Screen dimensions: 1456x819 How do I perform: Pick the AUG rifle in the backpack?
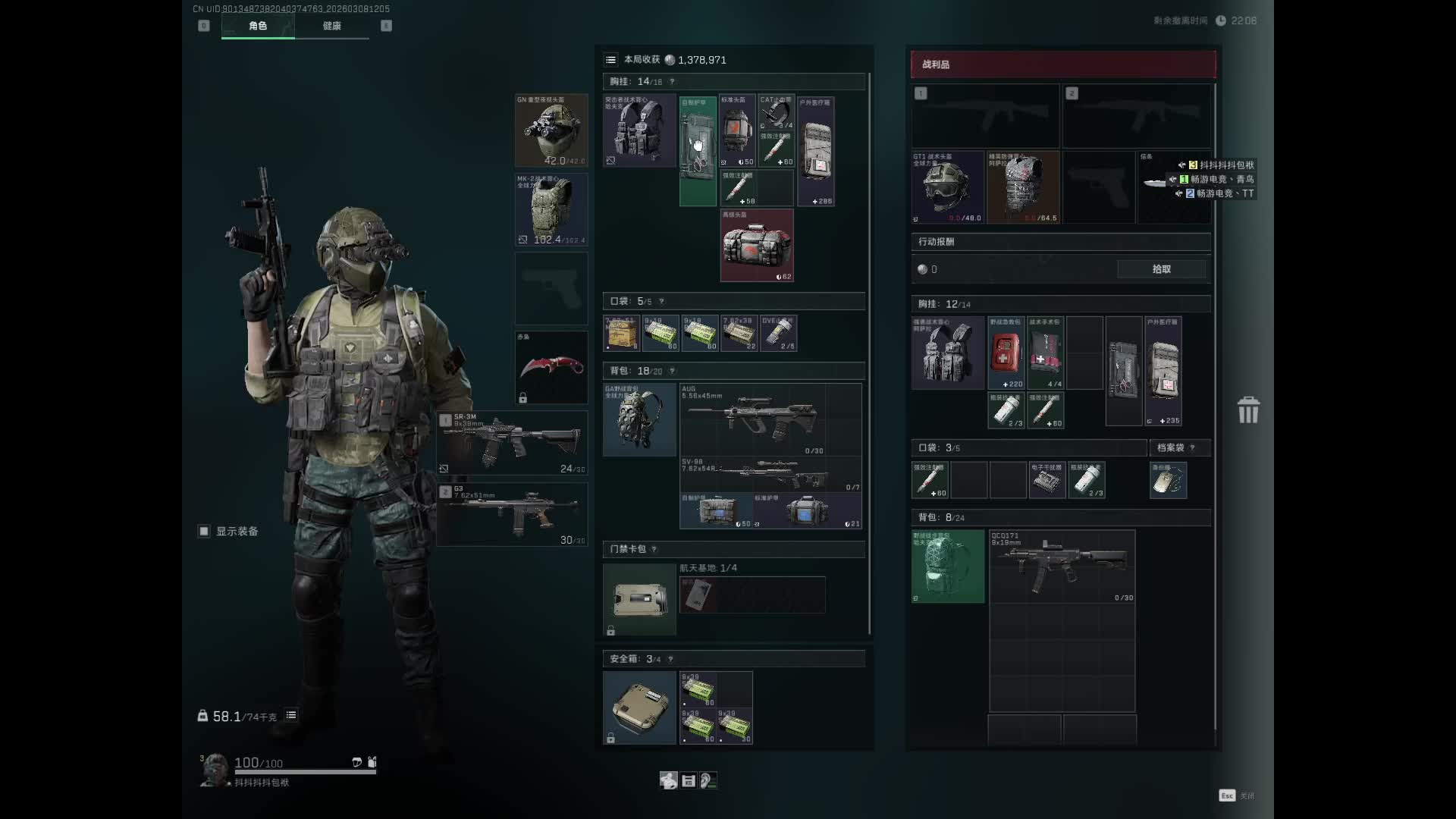(770, 419)
